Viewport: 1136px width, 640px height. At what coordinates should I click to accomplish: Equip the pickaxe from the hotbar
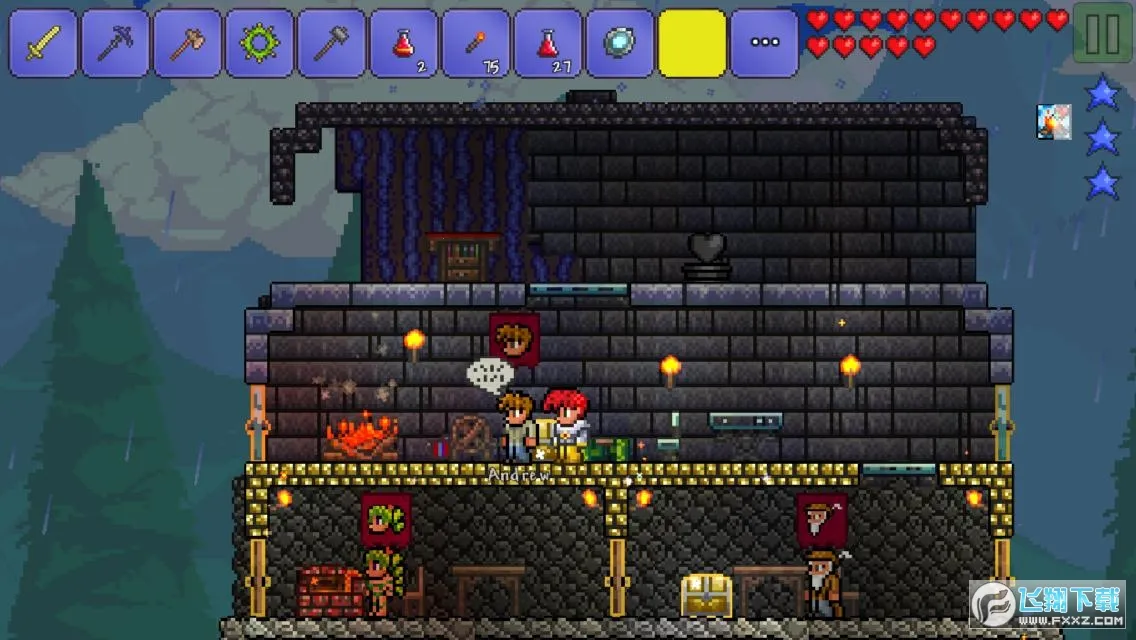click(115, 43)
